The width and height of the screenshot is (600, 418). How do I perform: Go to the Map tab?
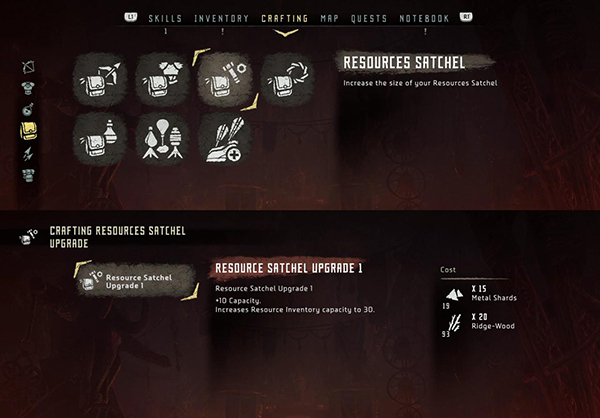coord(330,18)
